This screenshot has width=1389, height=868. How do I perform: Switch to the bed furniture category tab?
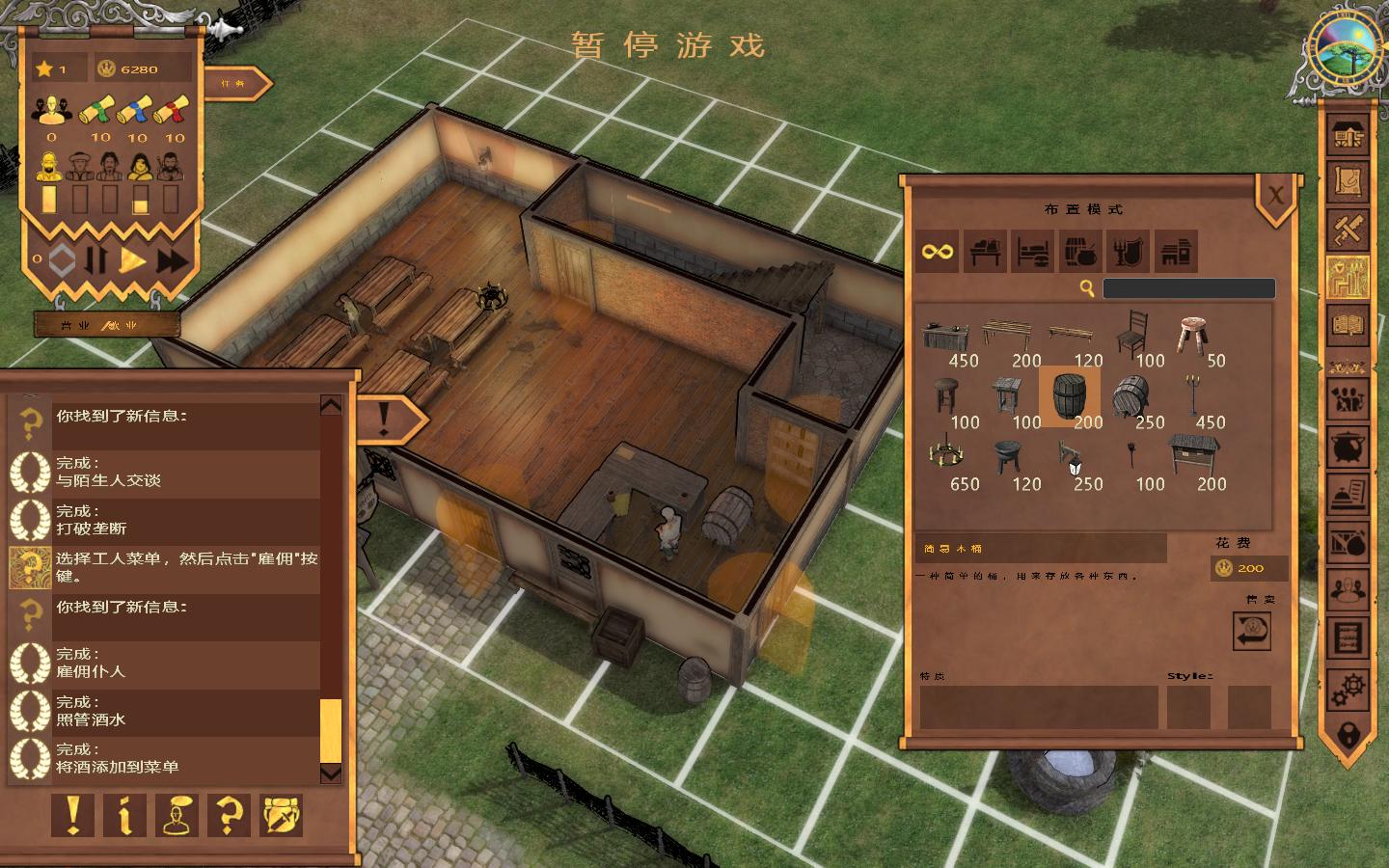1032,252
